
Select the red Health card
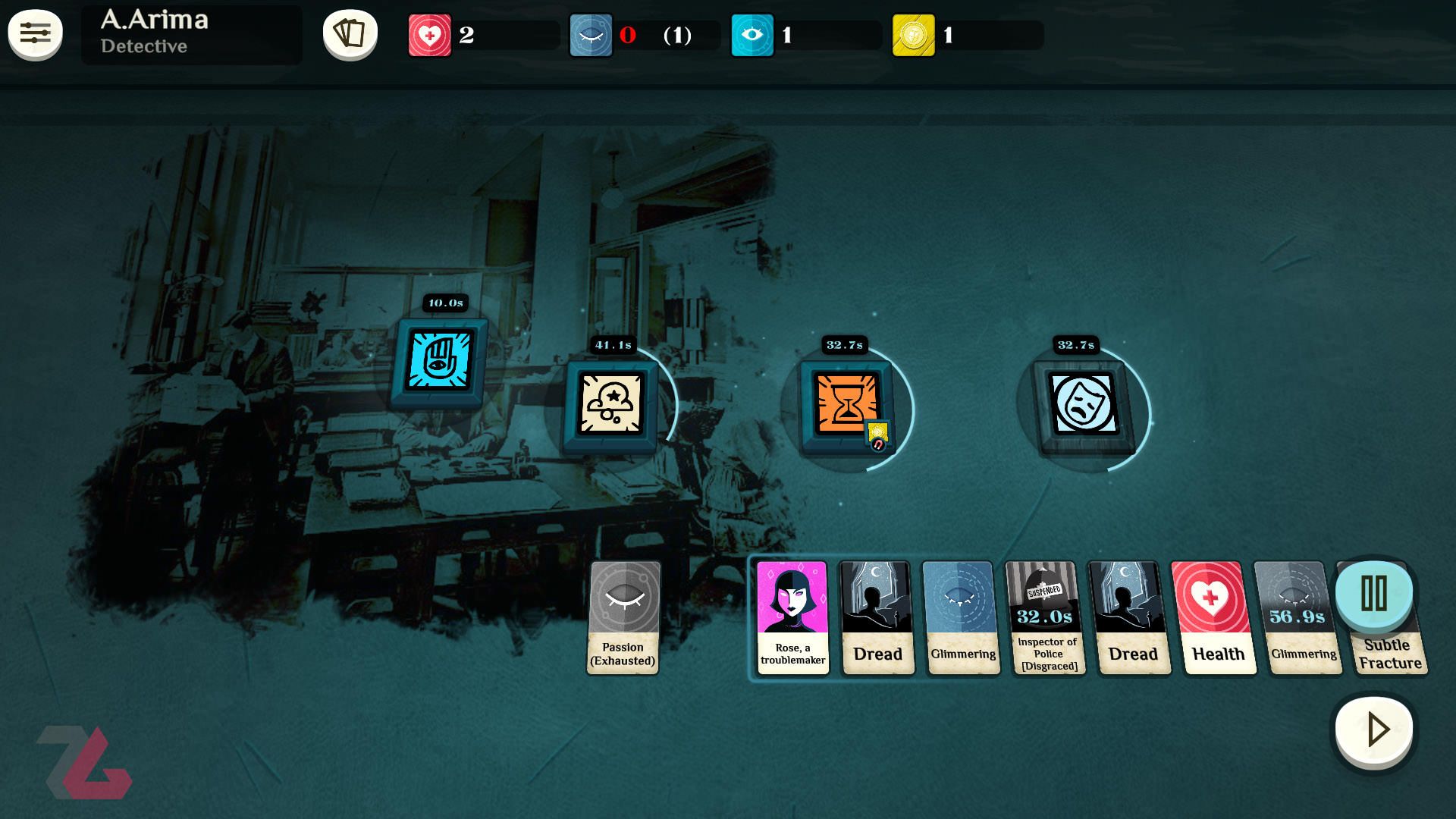point(1212,617)
